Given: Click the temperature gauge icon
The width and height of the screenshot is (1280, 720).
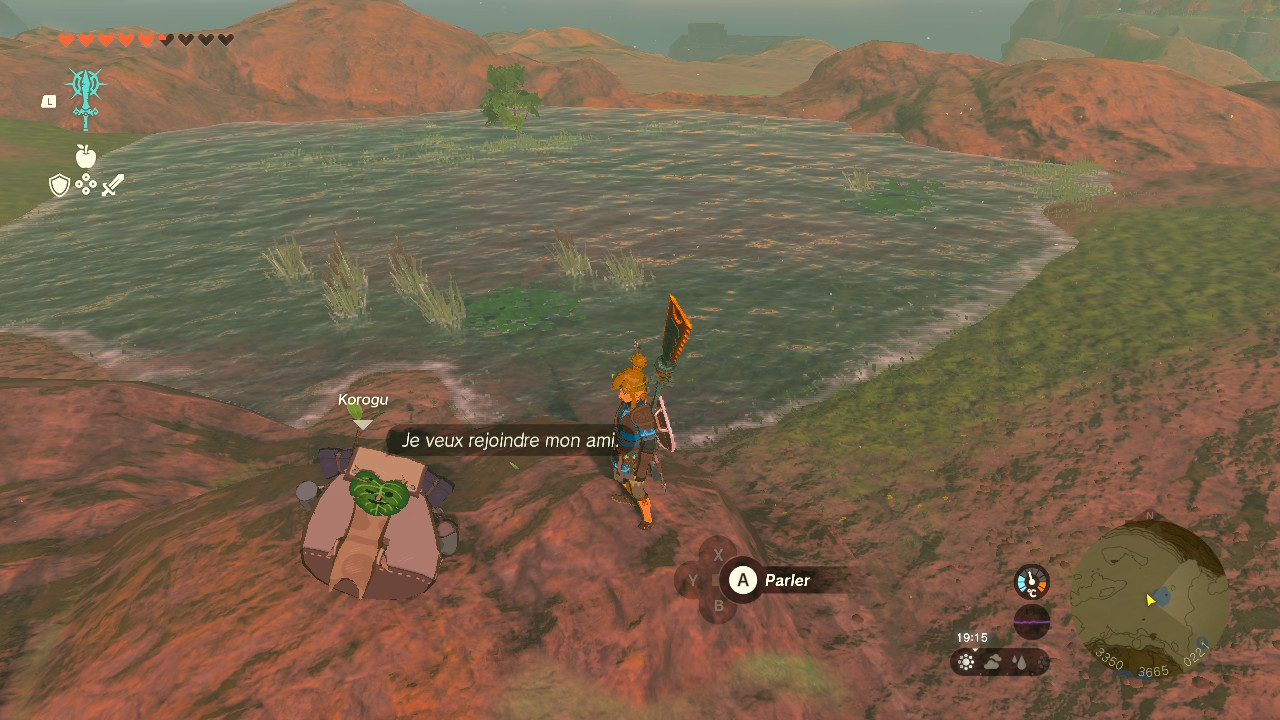Looking at the screenshot, I should pyautogui.click(x=1032, y=581).
